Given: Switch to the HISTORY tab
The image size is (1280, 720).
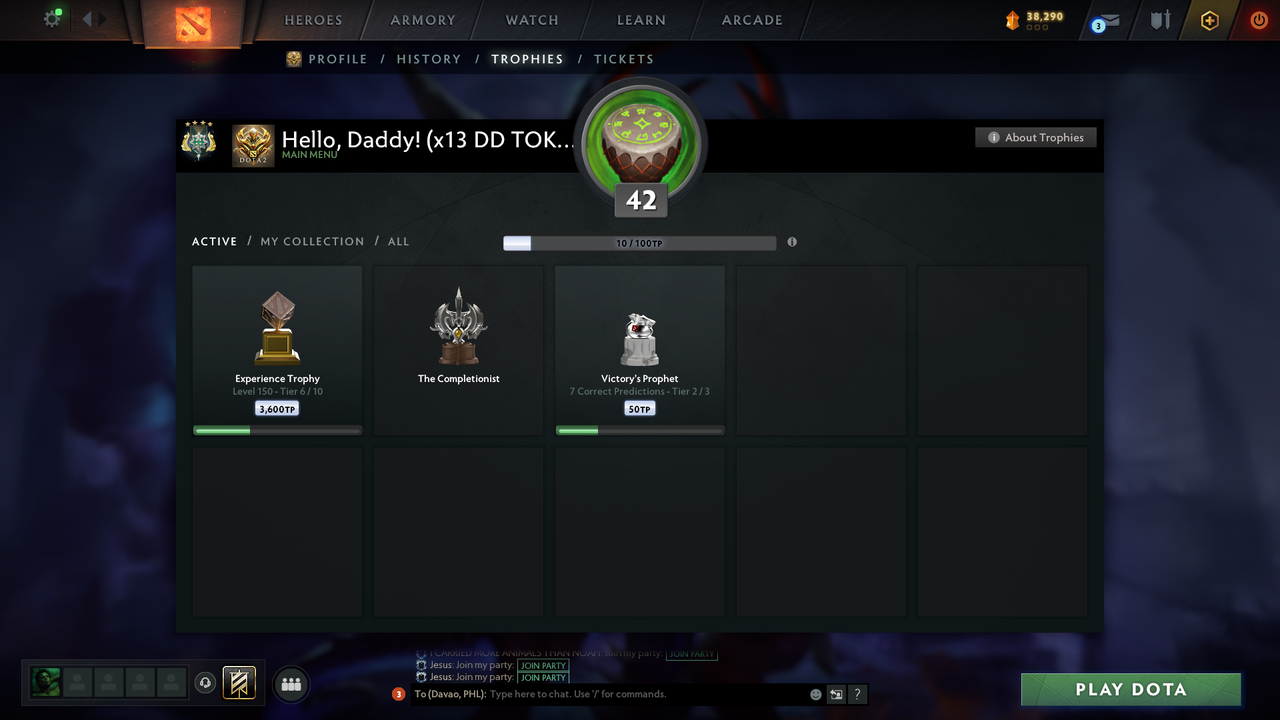Looking at the screenshot, I should [x=428, y=59].
